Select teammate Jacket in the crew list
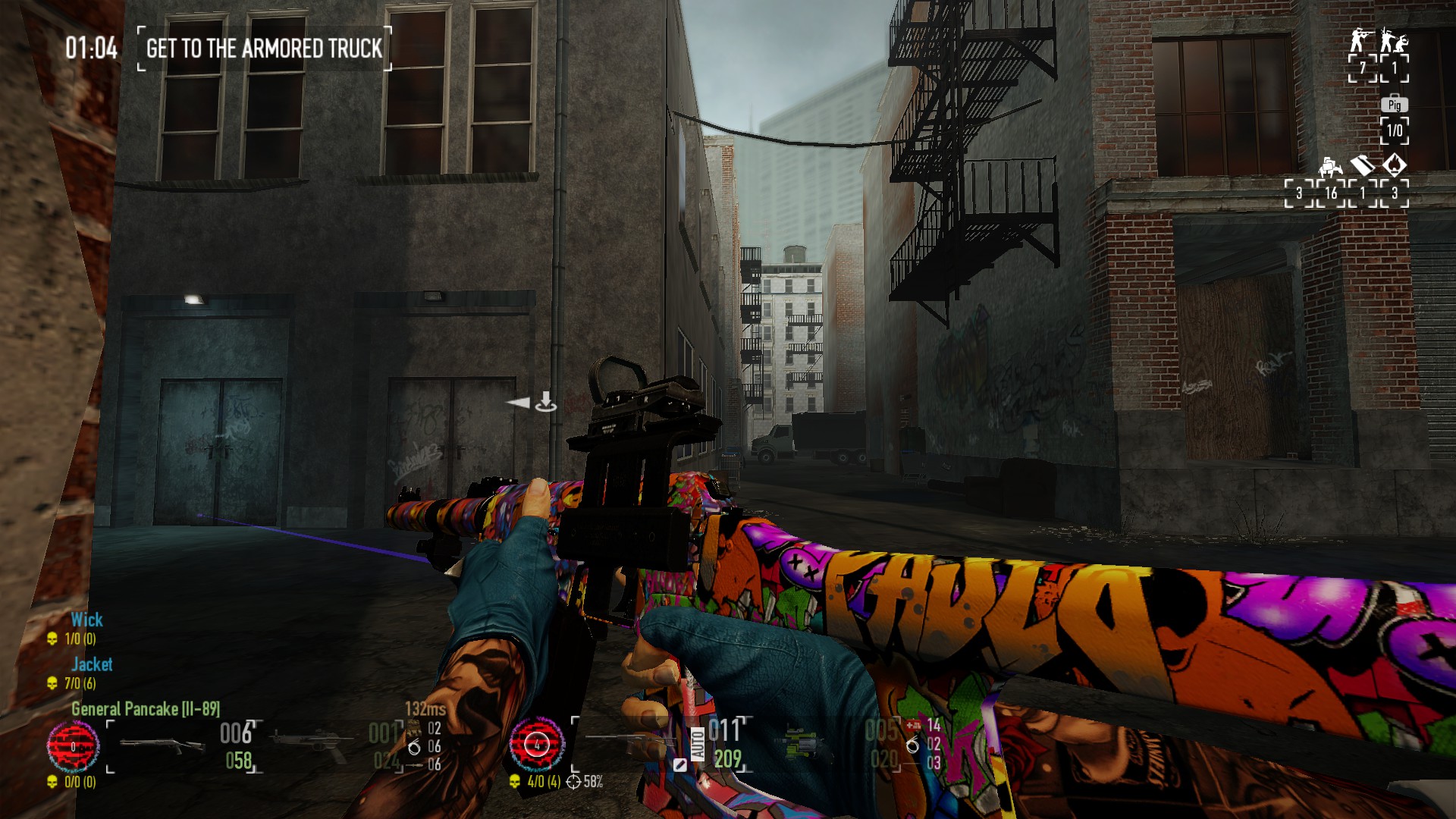Image resolution: width=1456 pixels, height=819 pixels. point(92,664)
